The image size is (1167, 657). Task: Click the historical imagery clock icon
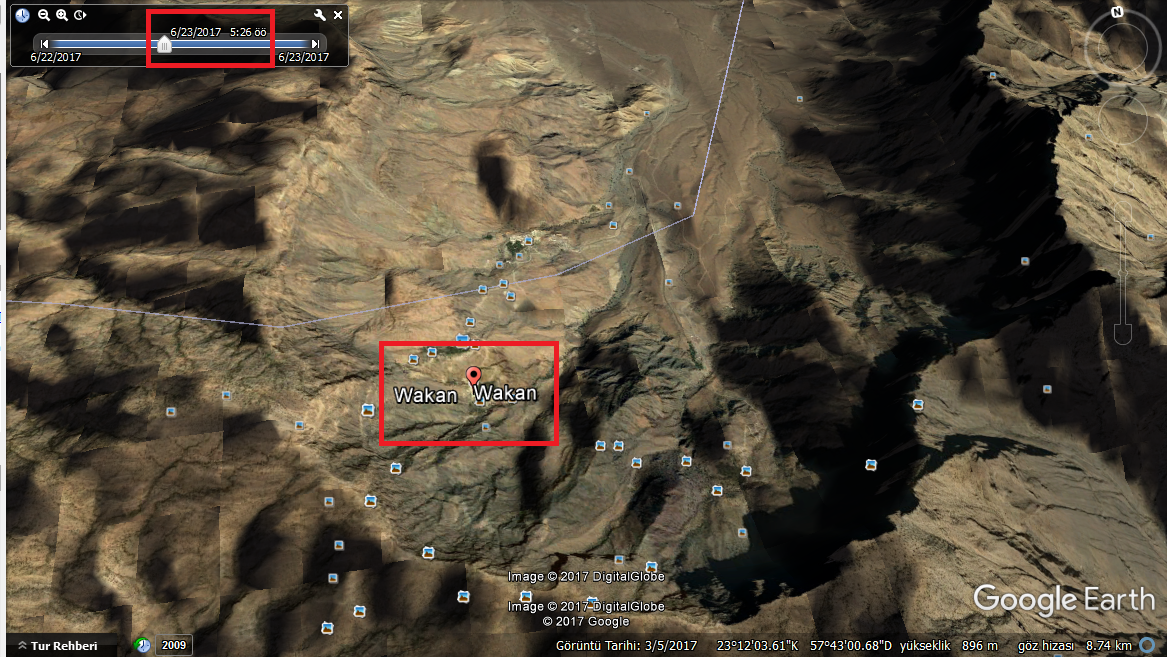(143, 645)
